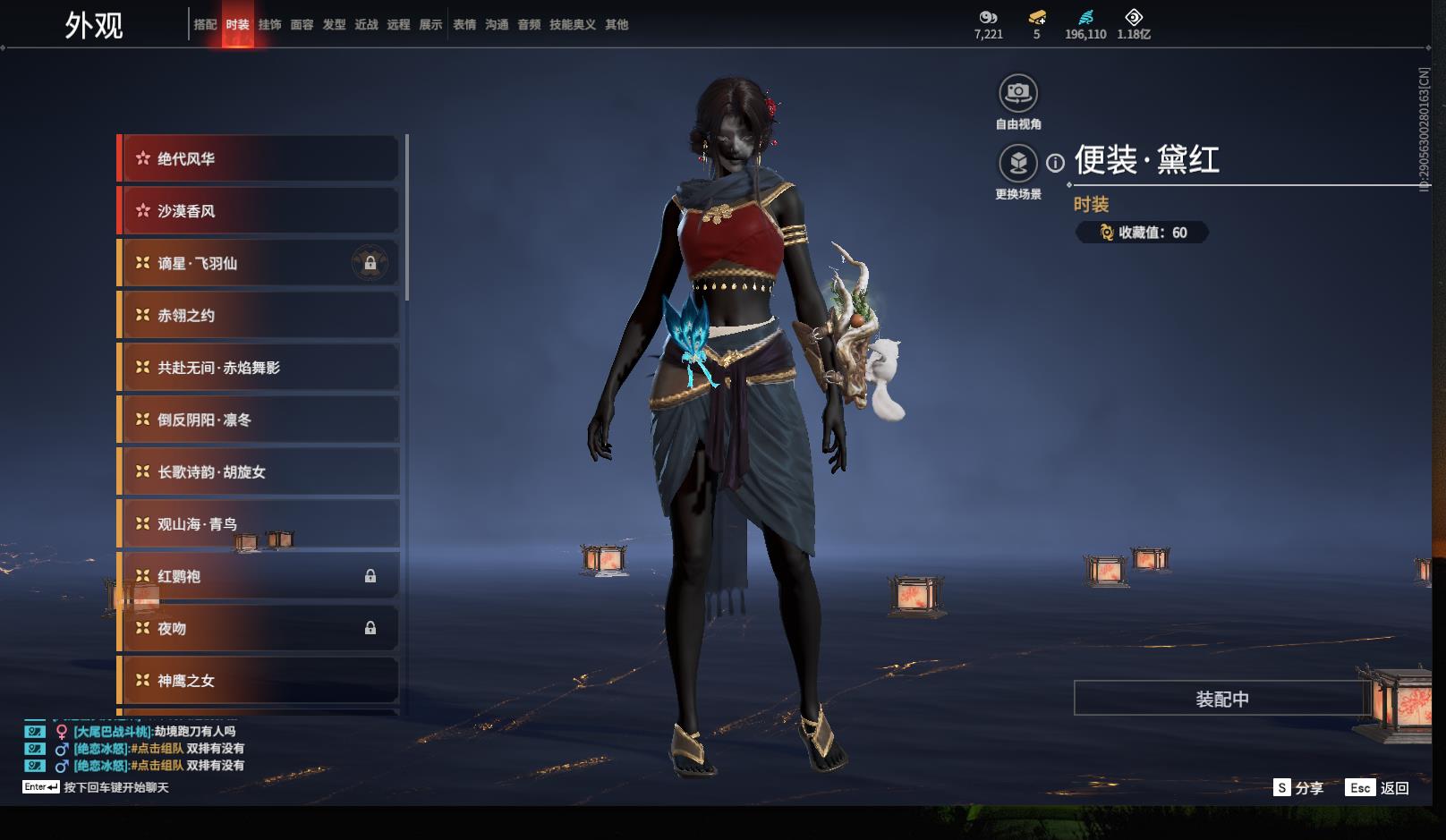The width and height of the screenshot is (1446, 840).
Task: Switch to the 搭配 tab
Action: (x=205, y=25)
